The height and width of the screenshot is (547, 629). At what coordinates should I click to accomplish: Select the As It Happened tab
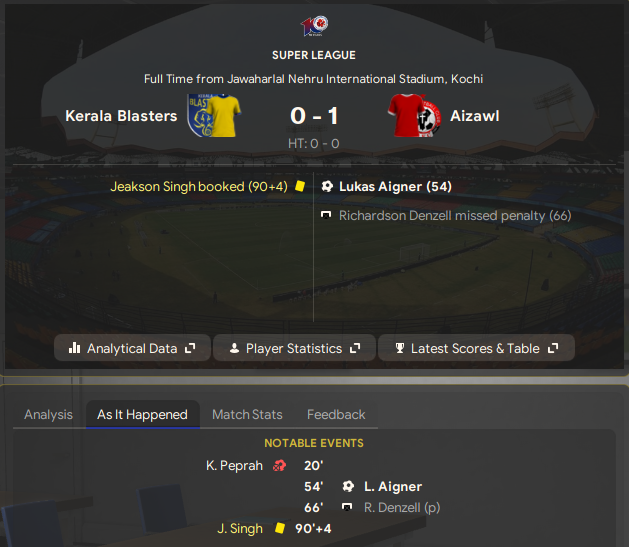[142, 414]
